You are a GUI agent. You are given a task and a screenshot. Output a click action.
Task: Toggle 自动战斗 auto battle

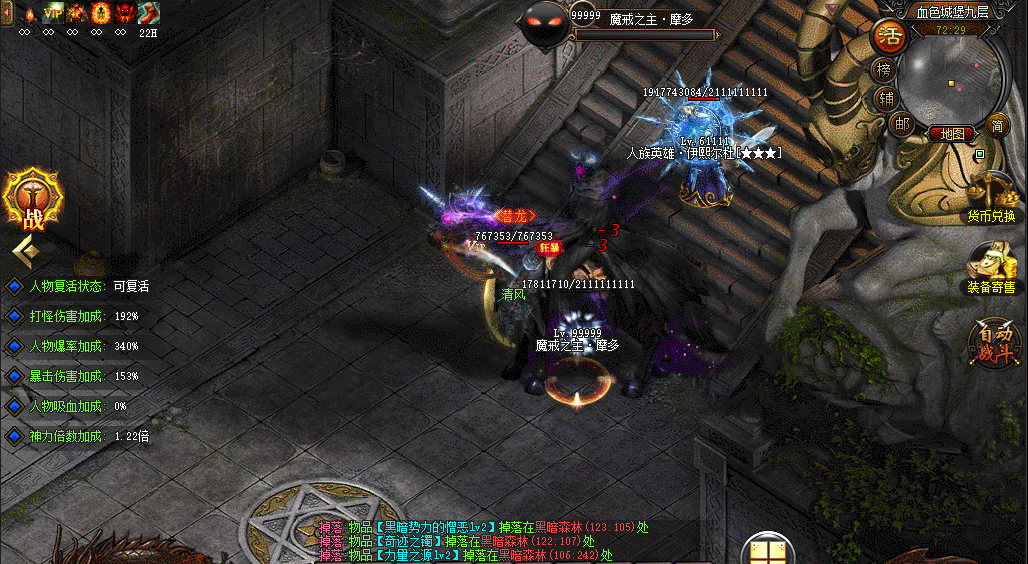pos(994,344)
